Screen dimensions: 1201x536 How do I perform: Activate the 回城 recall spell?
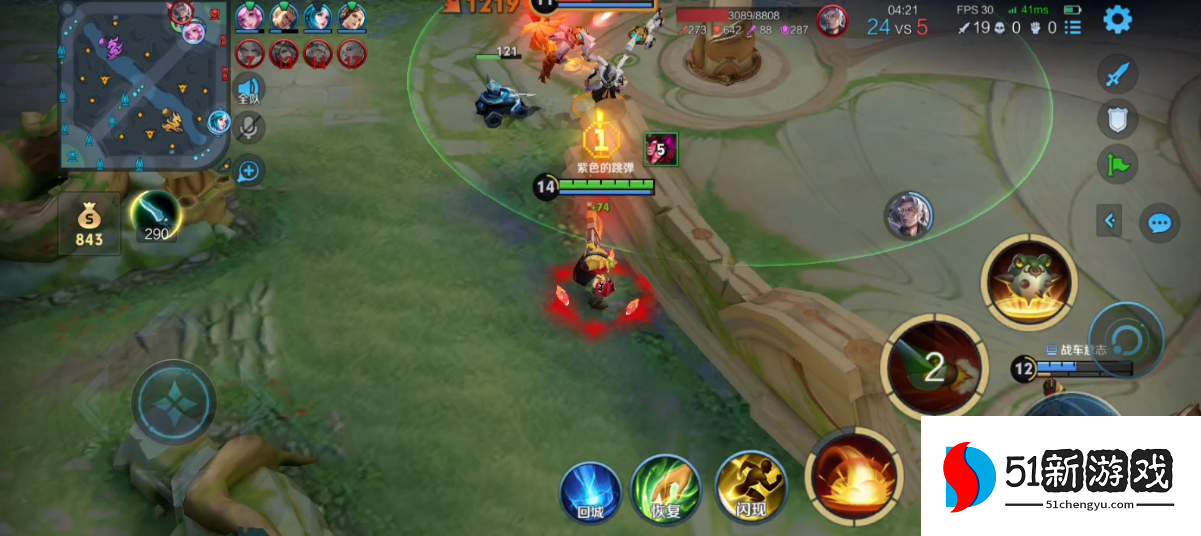pyautogui.click(x=590, y=490)
